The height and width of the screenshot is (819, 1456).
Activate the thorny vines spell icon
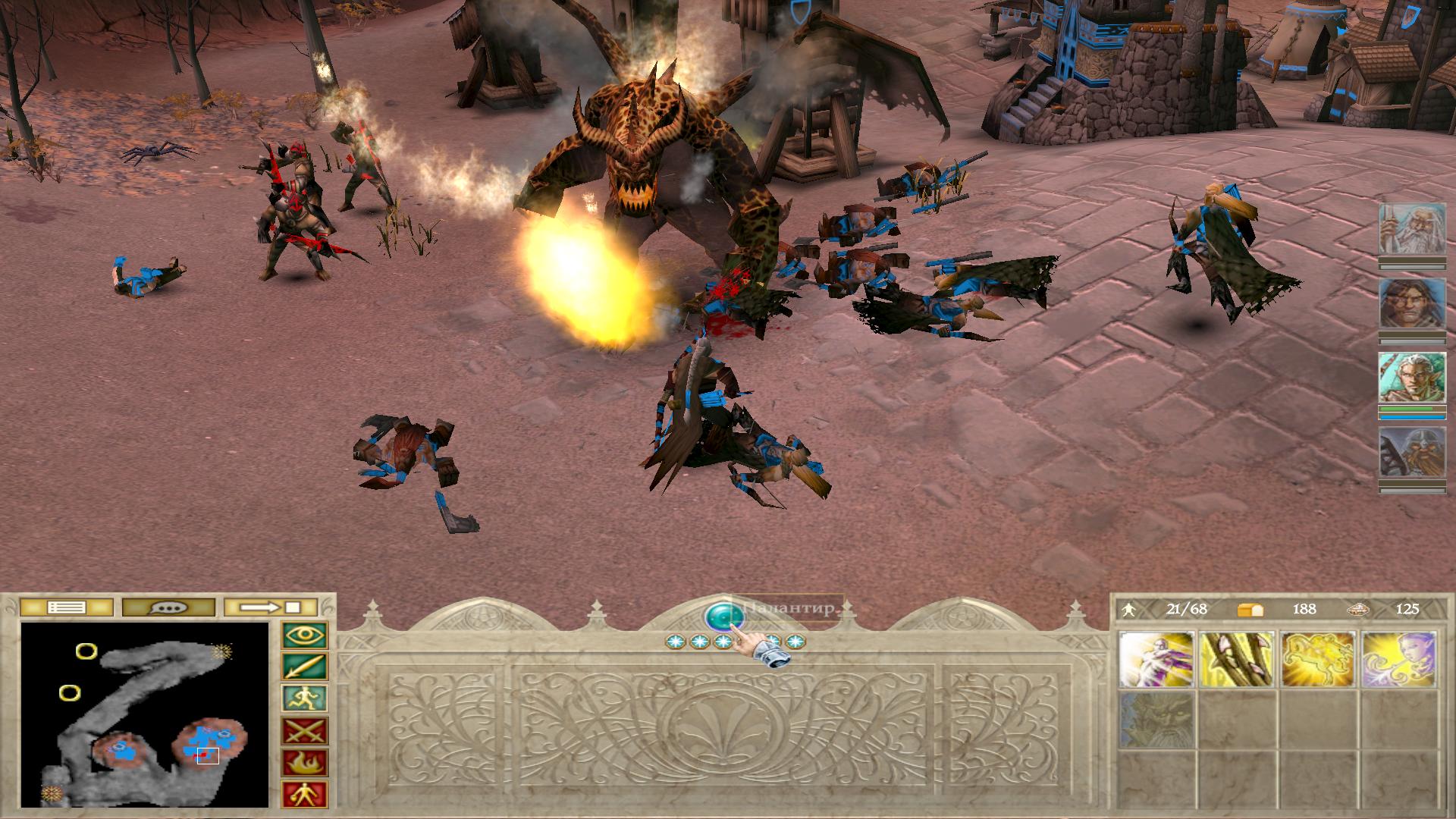point(1238,660)
